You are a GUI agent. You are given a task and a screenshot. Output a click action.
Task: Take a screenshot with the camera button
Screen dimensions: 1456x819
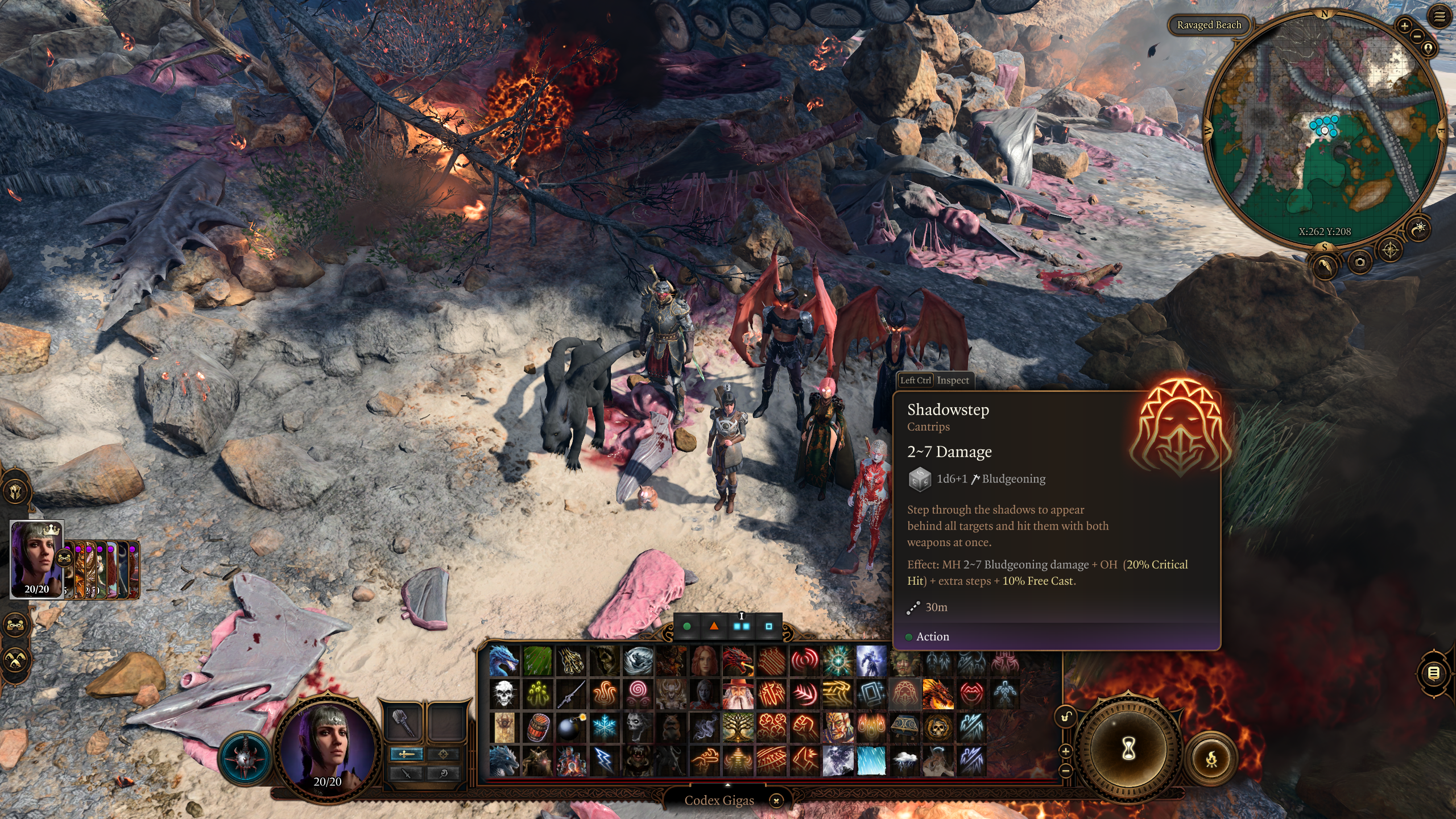1359,262
